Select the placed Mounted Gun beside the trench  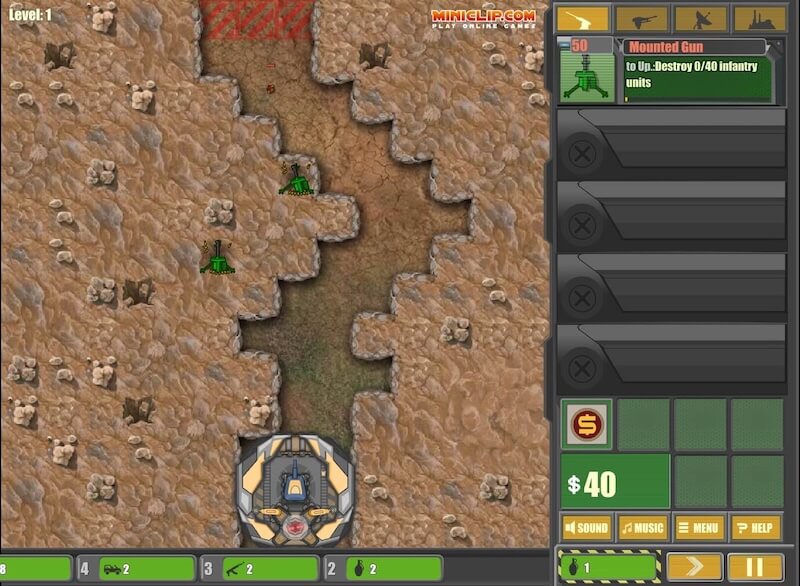298,180
